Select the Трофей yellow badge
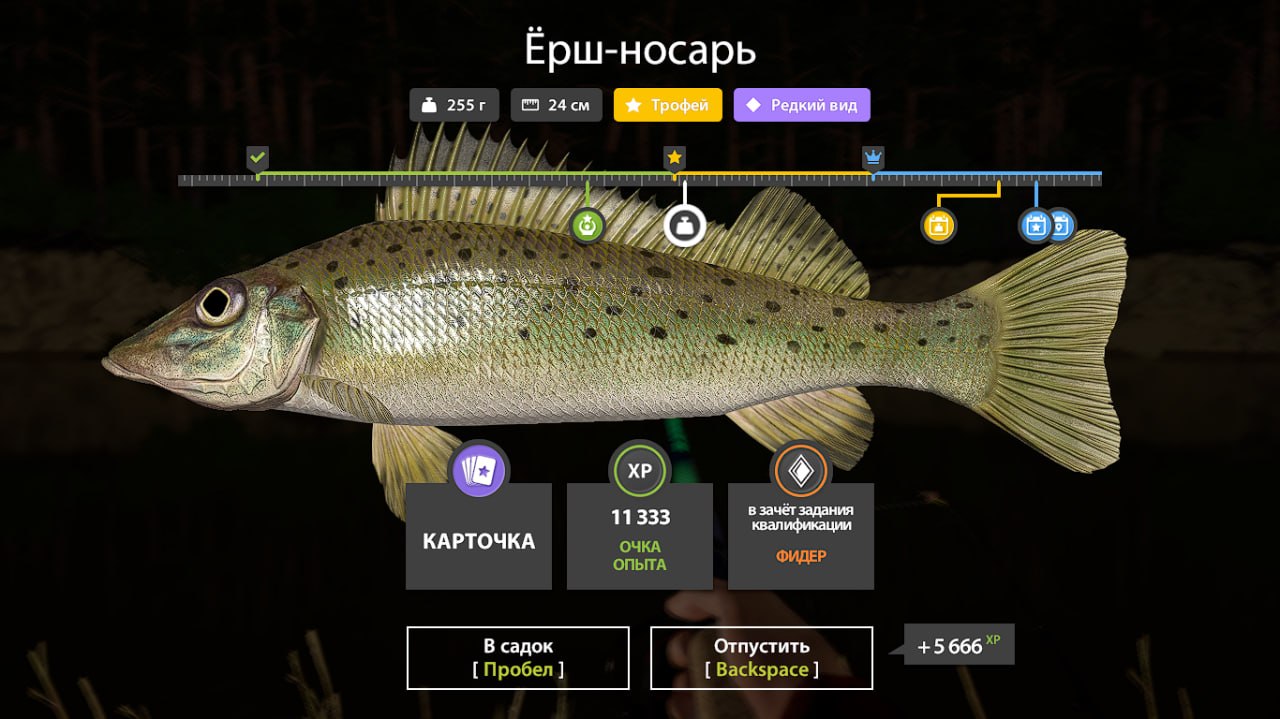Screen dimensions: 1280x719 point(668,105)
